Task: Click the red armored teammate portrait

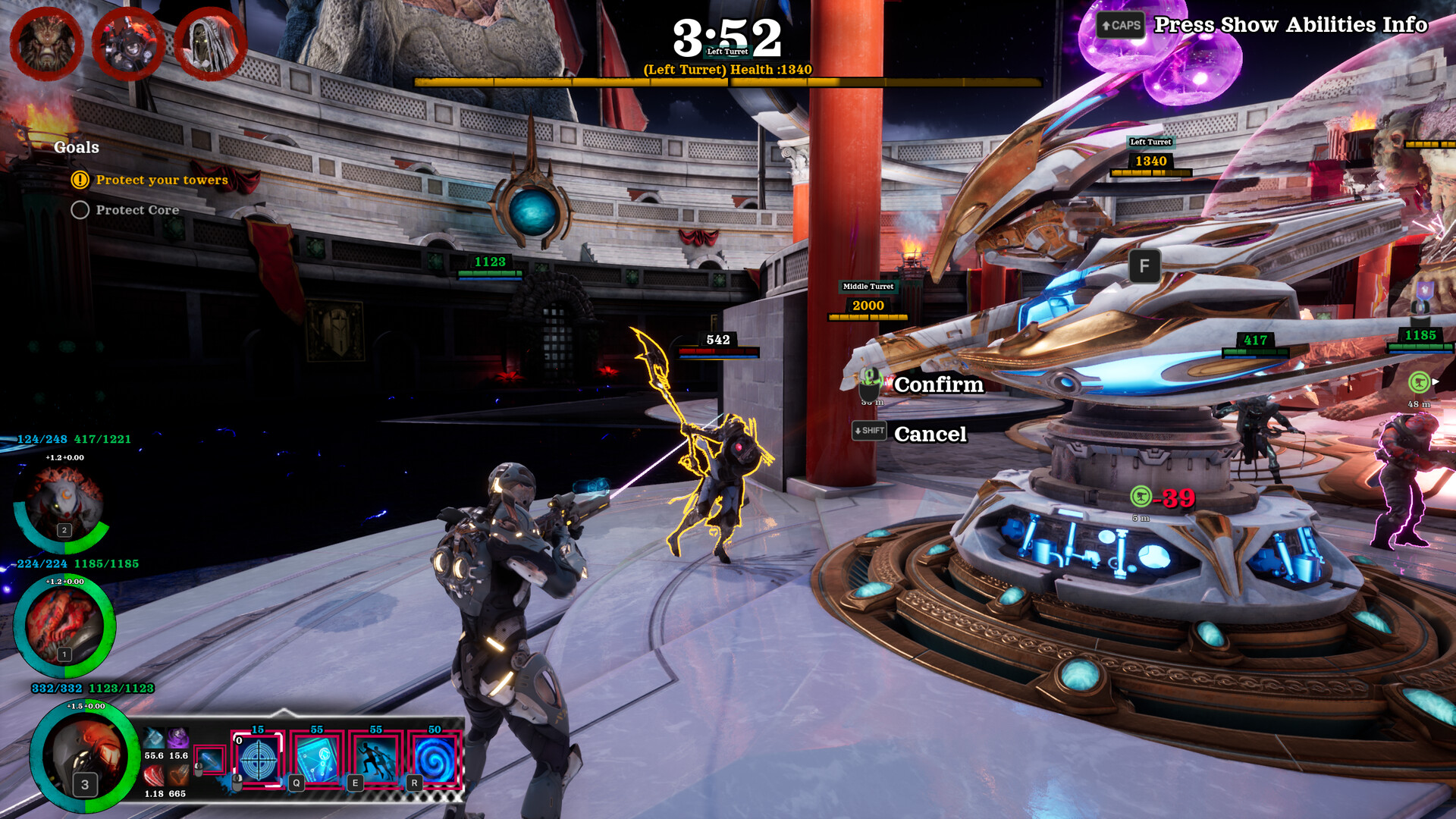Action: 64,626
